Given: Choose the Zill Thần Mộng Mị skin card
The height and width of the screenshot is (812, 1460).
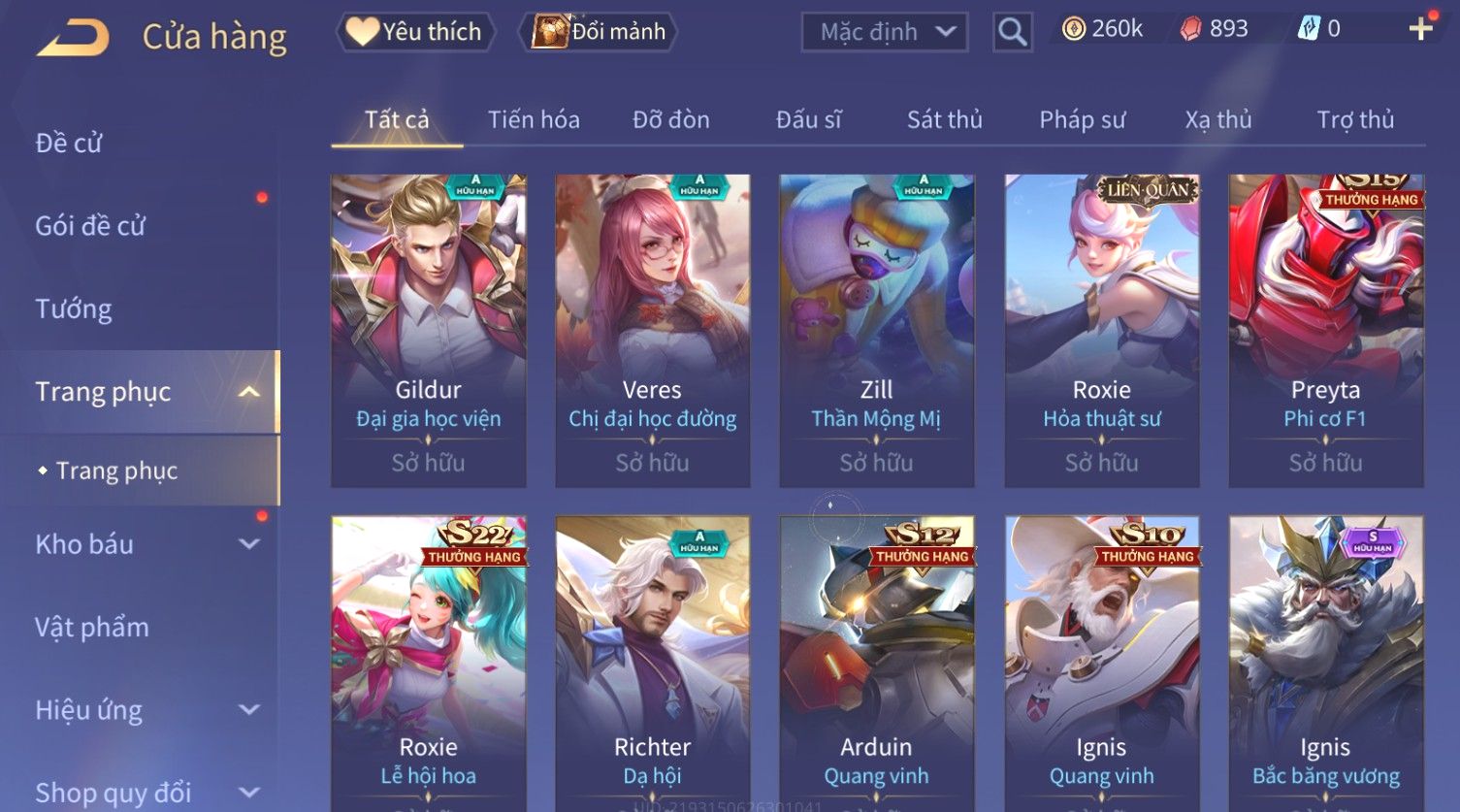Looking at the screenshot, I should coord(876,330).
